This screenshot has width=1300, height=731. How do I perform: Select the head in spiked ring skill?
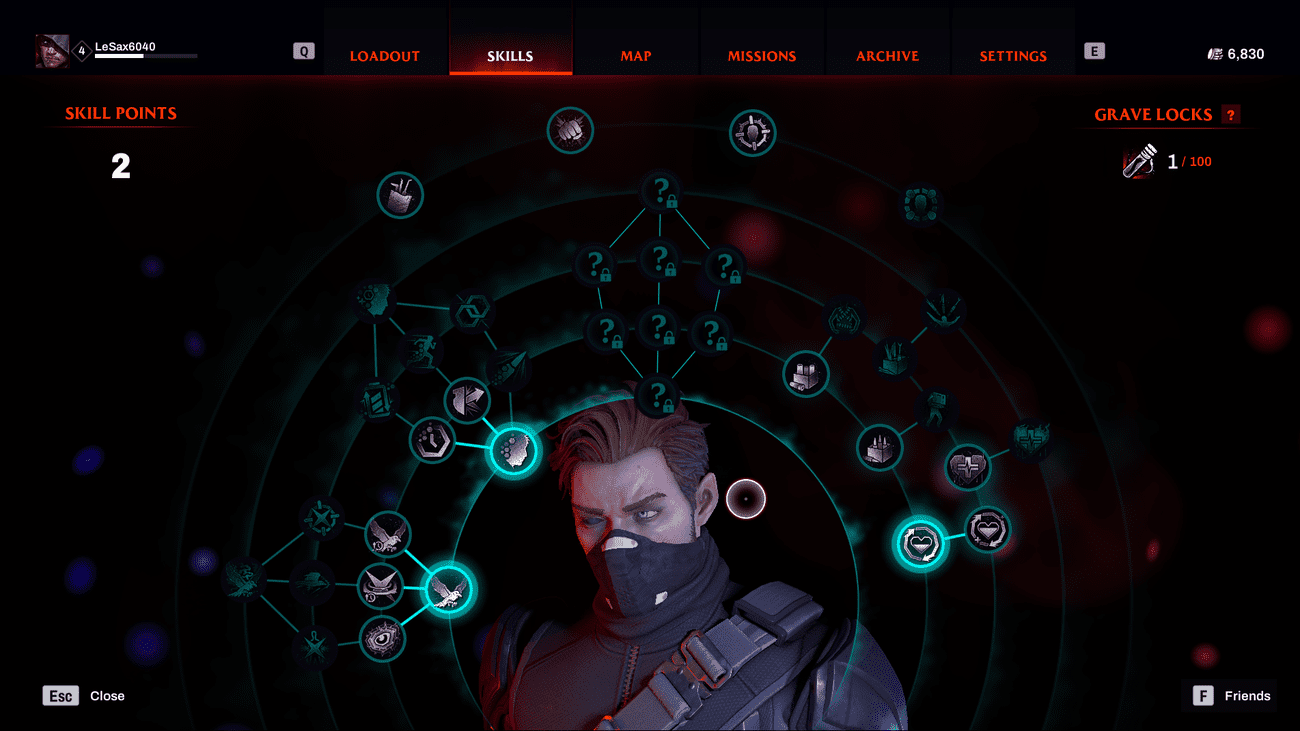(753, 132)
